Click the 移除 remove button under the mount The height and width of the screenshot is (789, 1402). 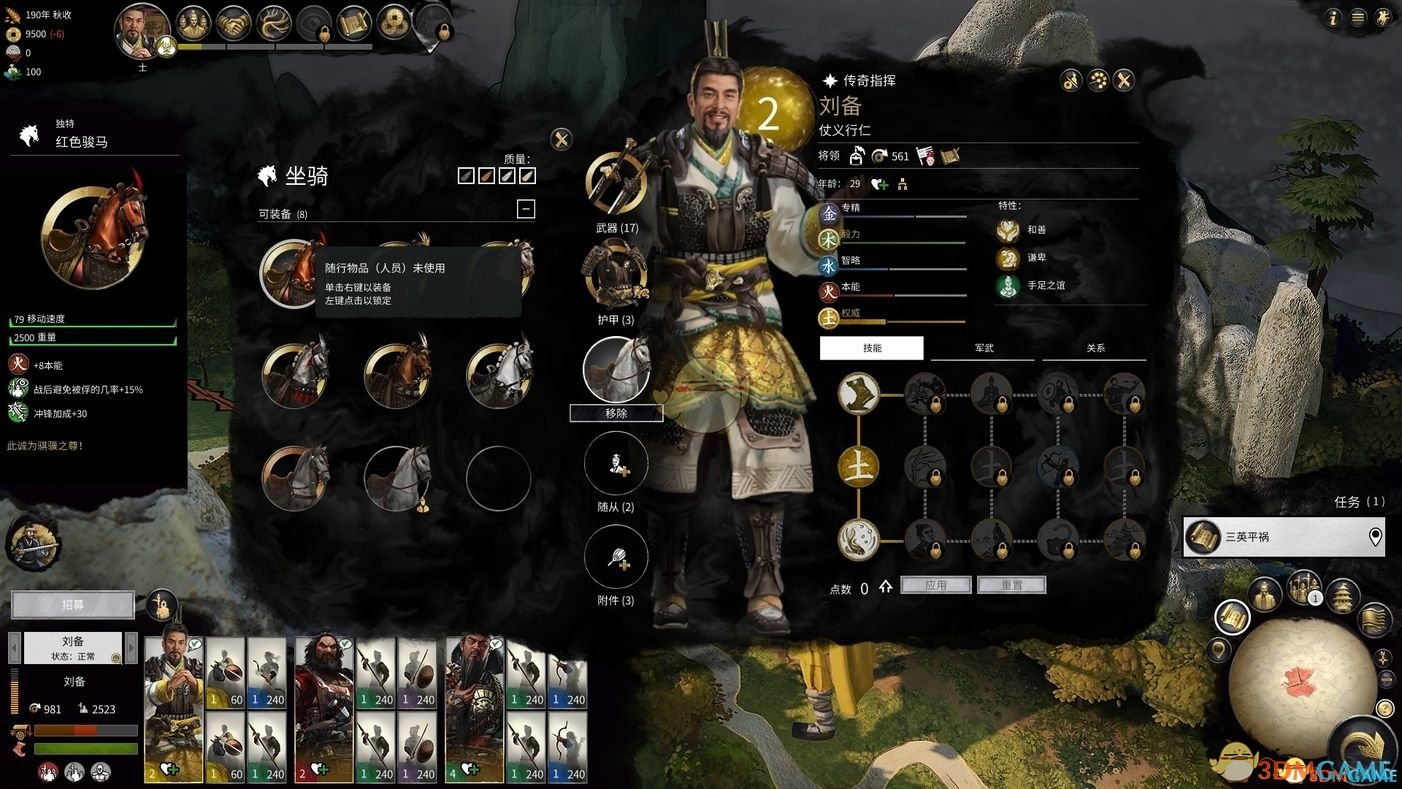pyautogui.click(x=616, y=413)
